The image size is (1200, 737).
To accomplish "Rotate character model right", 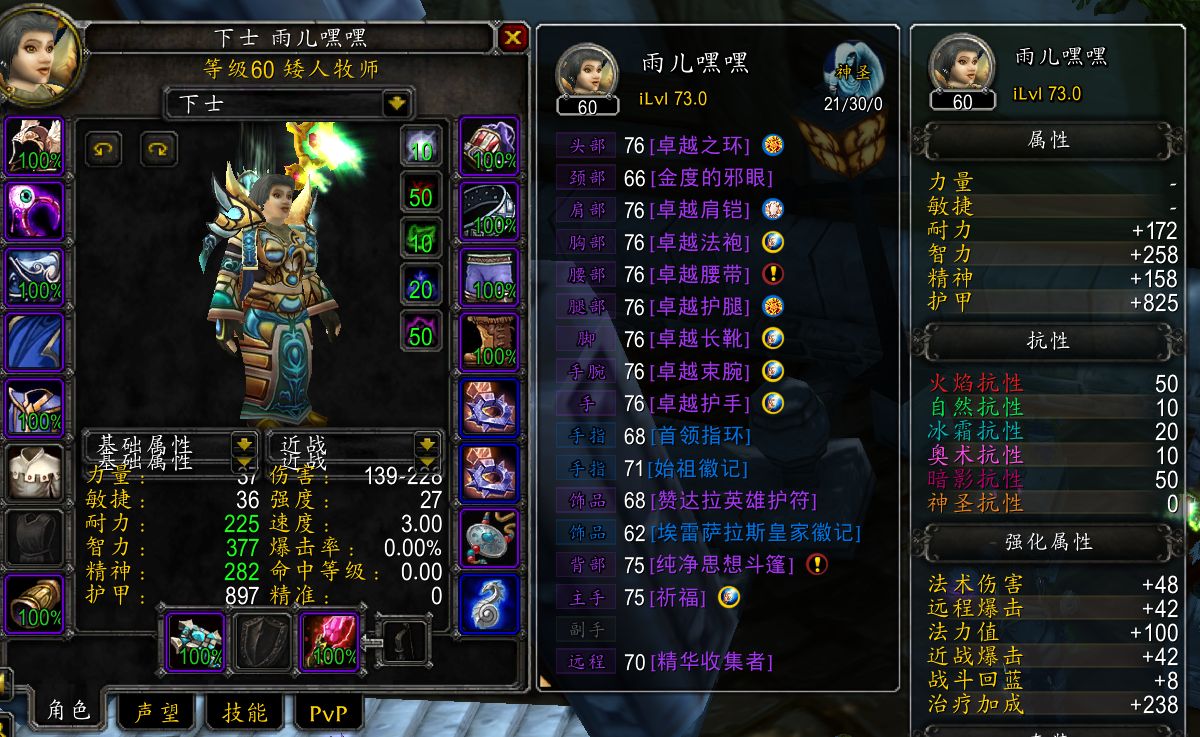I will tap(158, 149).
